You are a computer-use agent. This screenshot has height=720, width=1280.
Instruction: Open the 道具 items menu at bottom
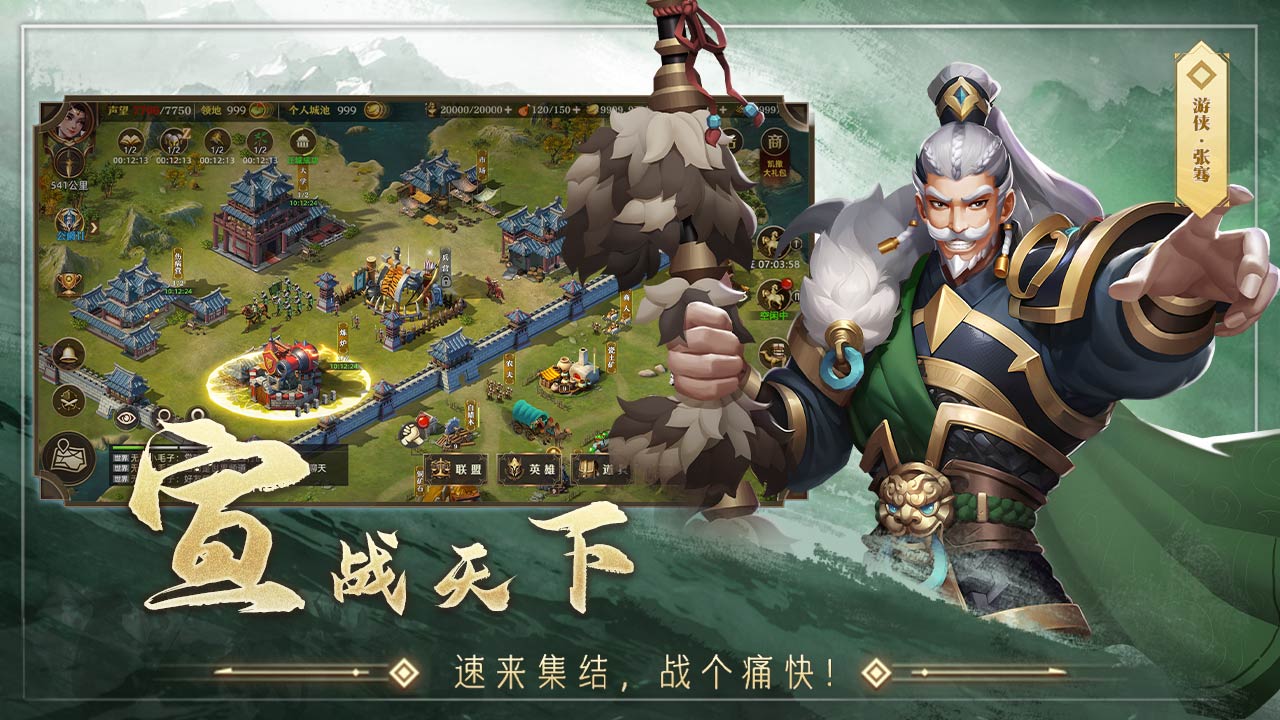591,468
